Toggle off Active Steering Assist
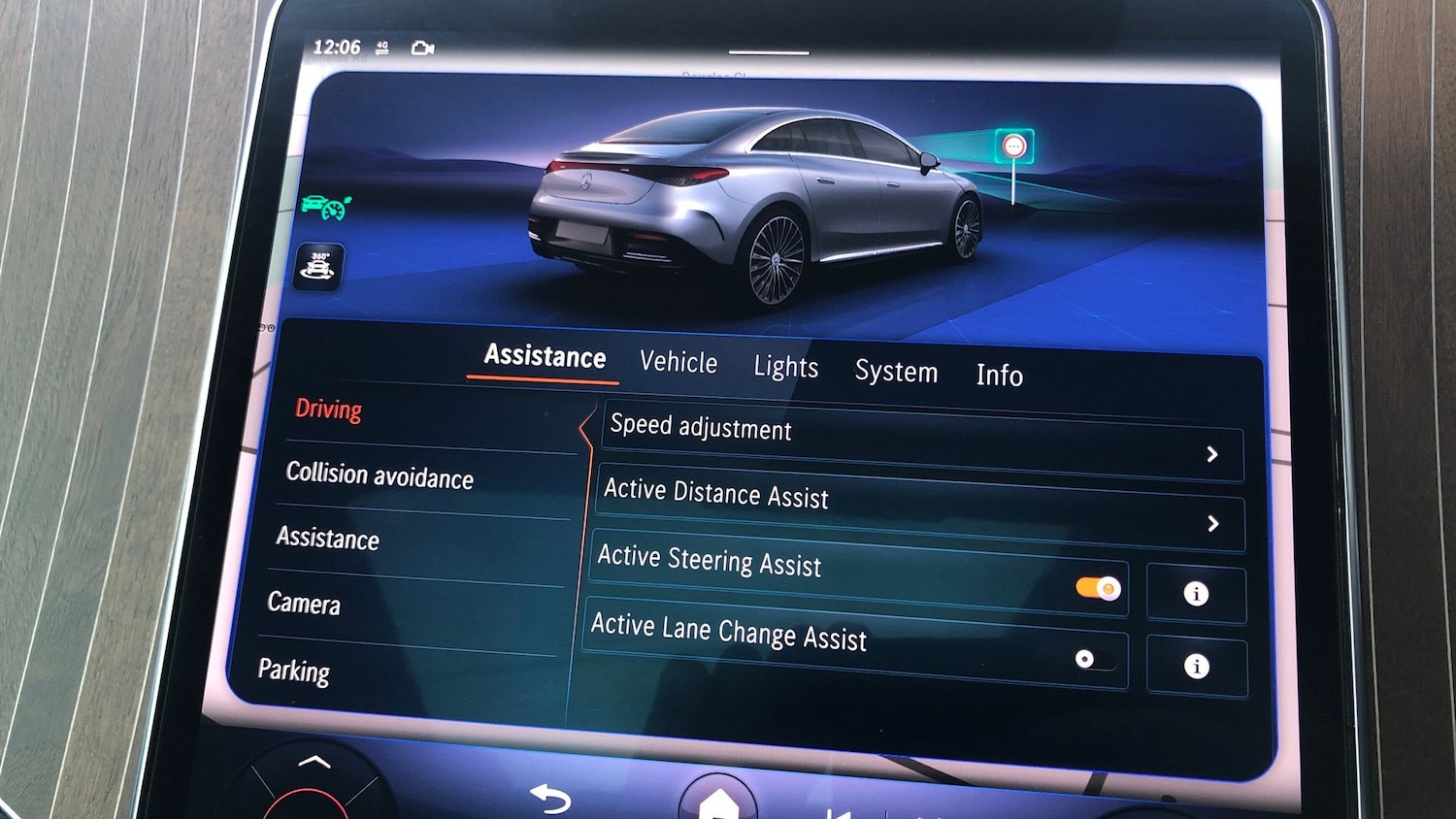Screen dimensions: 1456x819 coord(1098,588)
